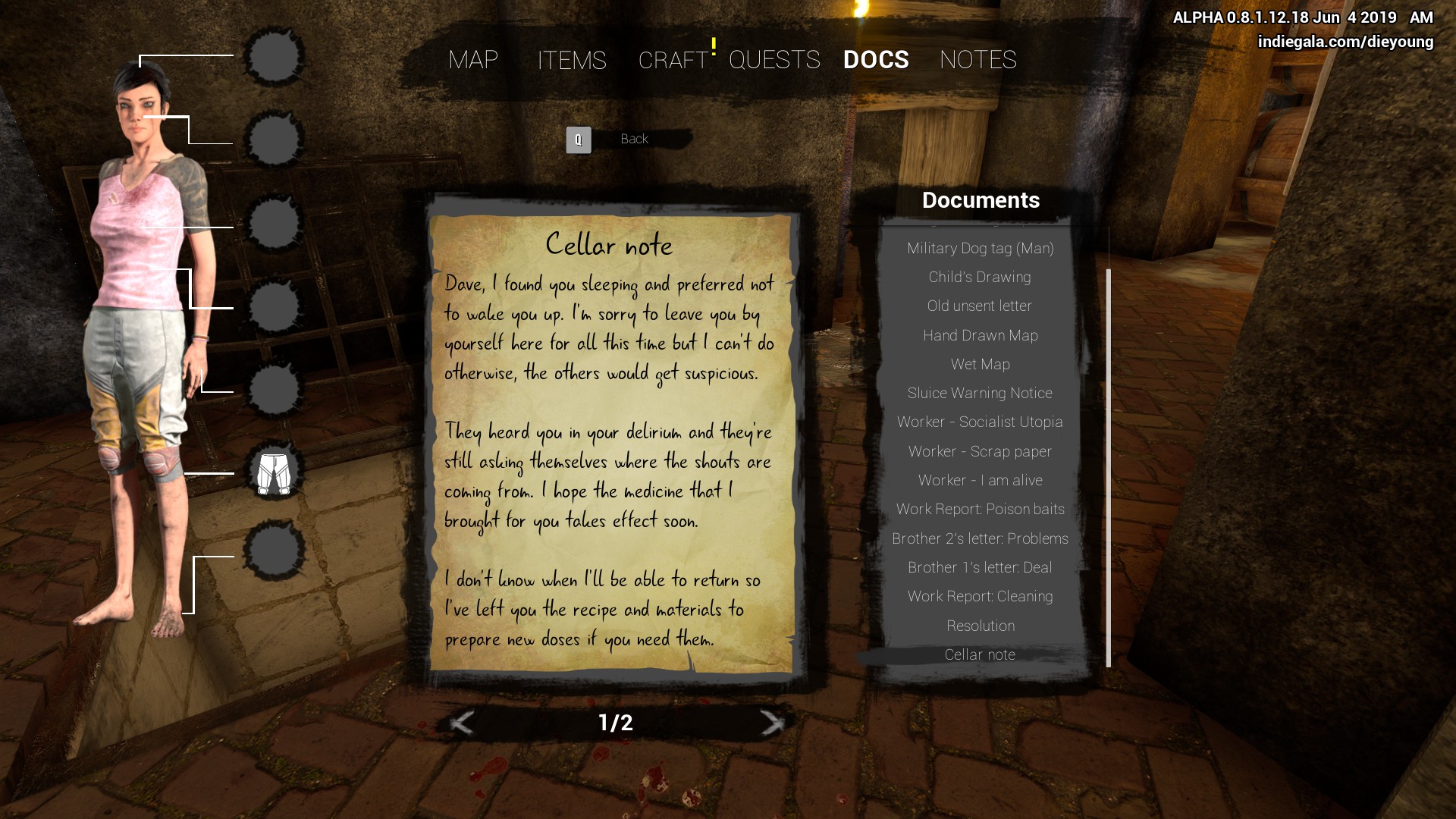The width and height of the screenshot is (1456, 819).
Task: Open the NOTES tab
Action: (977, 60)
